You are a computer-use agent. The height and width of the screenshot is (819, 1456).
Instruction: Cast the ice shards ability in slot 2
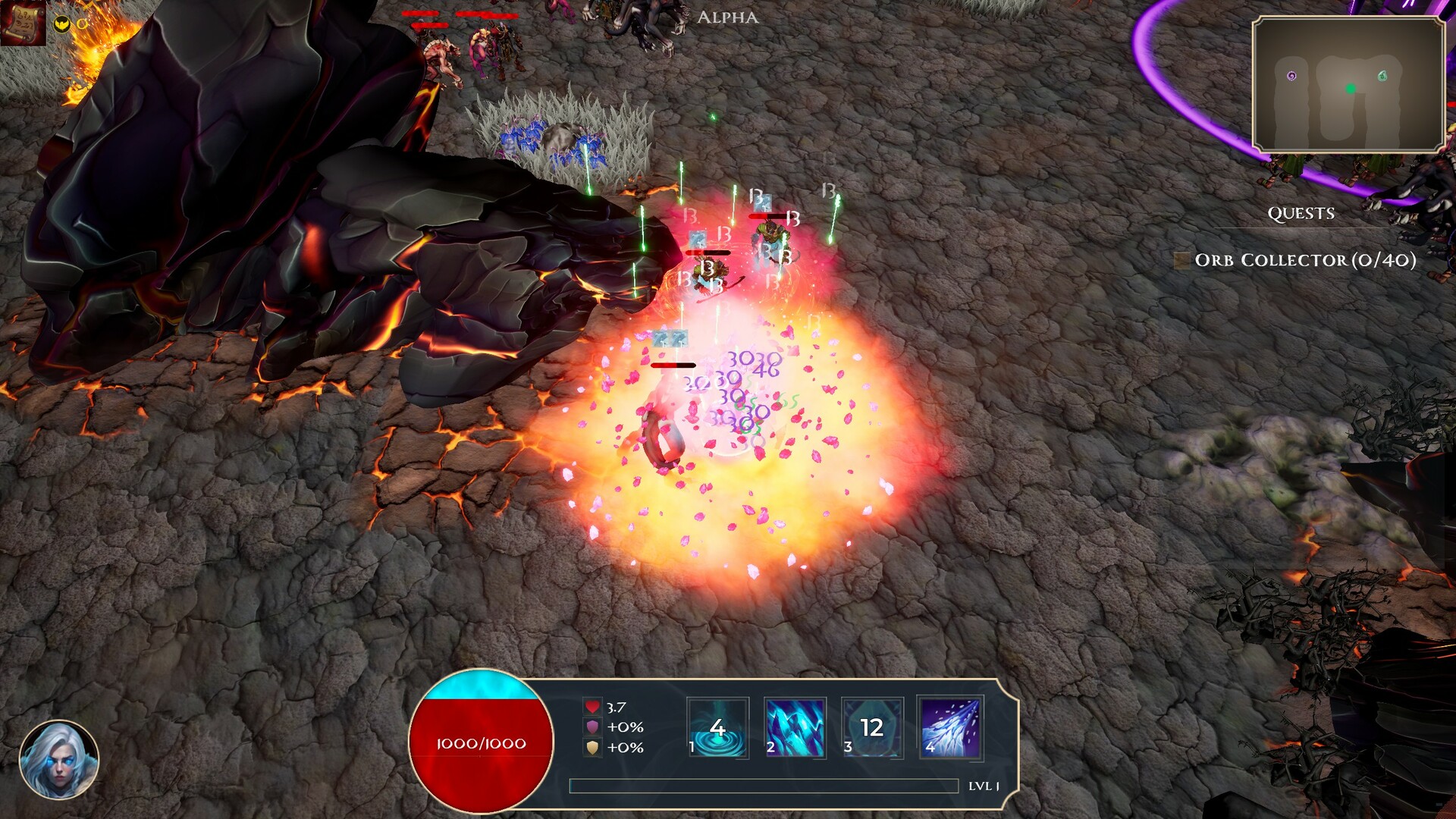click(x=794, y=728)
